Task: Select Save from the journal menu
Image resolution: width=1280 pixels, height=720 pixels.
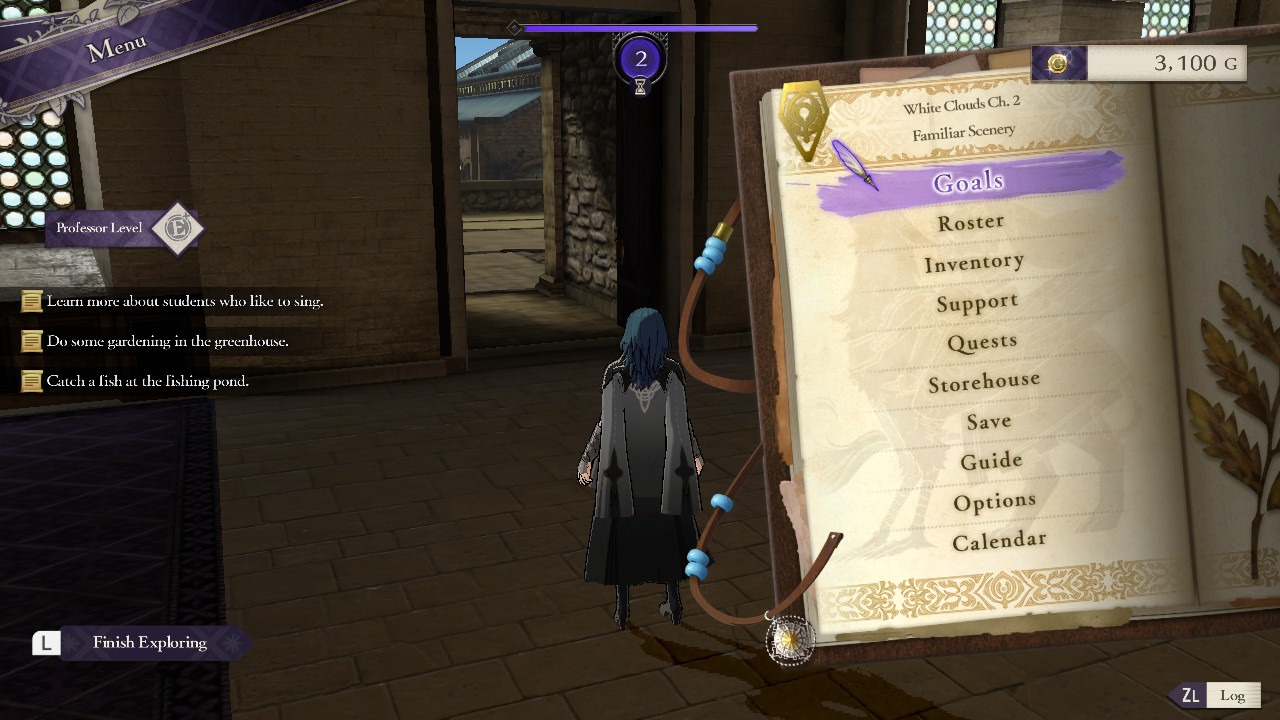Action: point(988,420)
